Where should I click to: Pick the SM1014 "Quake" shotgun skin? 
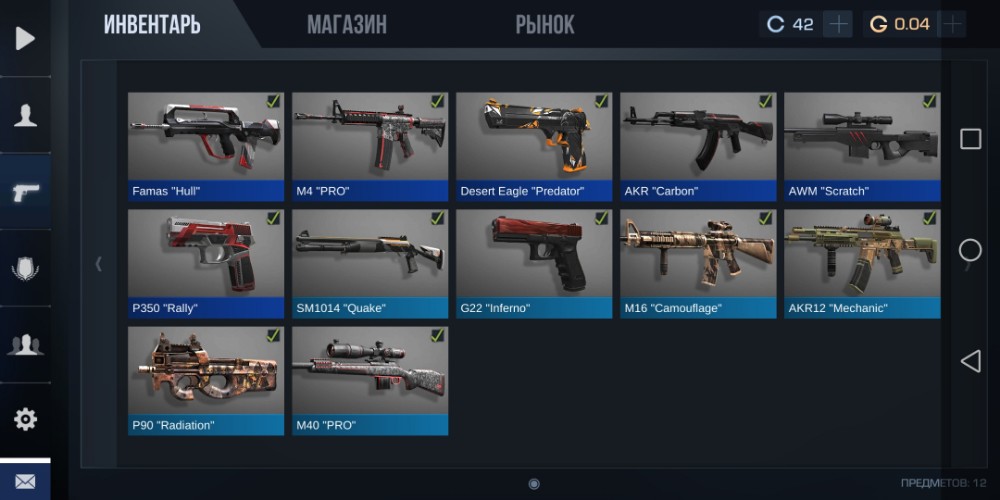[370, 263]
